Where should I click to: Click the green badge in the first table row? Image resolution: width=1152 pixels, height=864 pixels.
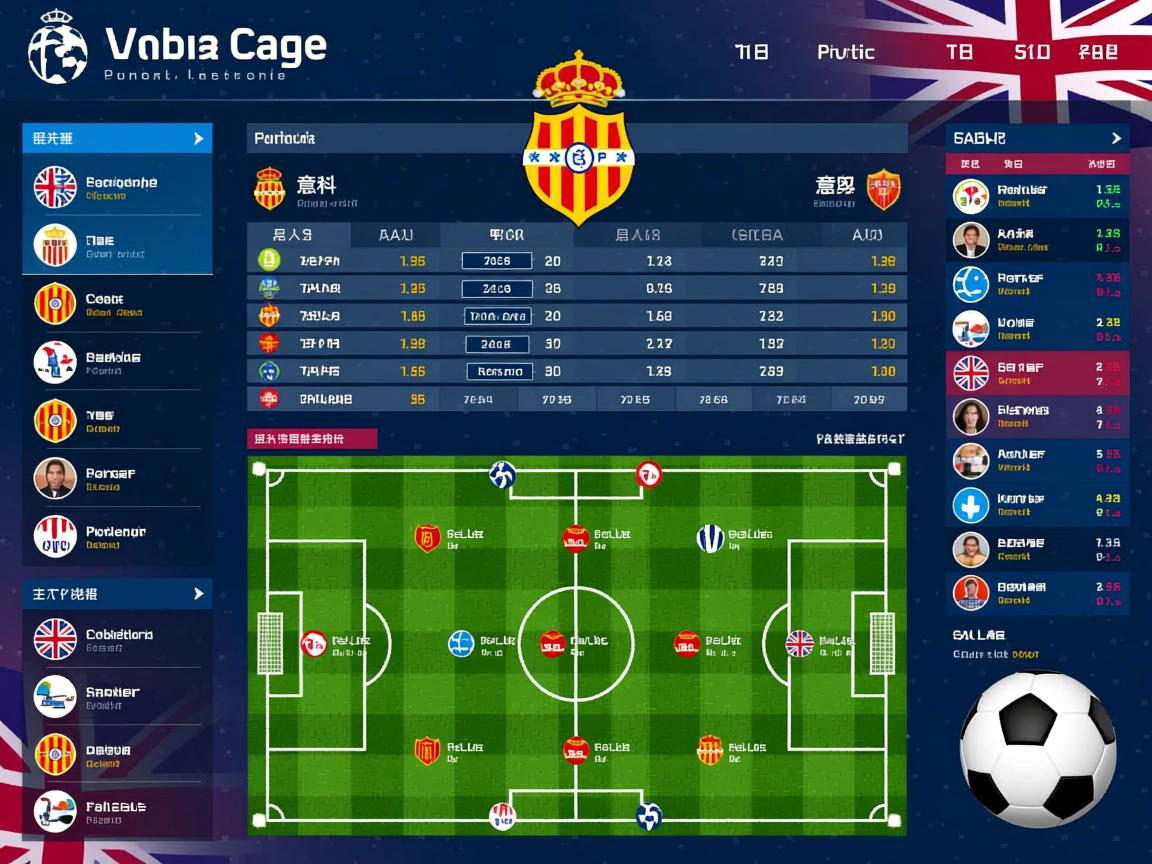(x=269, y=260)
